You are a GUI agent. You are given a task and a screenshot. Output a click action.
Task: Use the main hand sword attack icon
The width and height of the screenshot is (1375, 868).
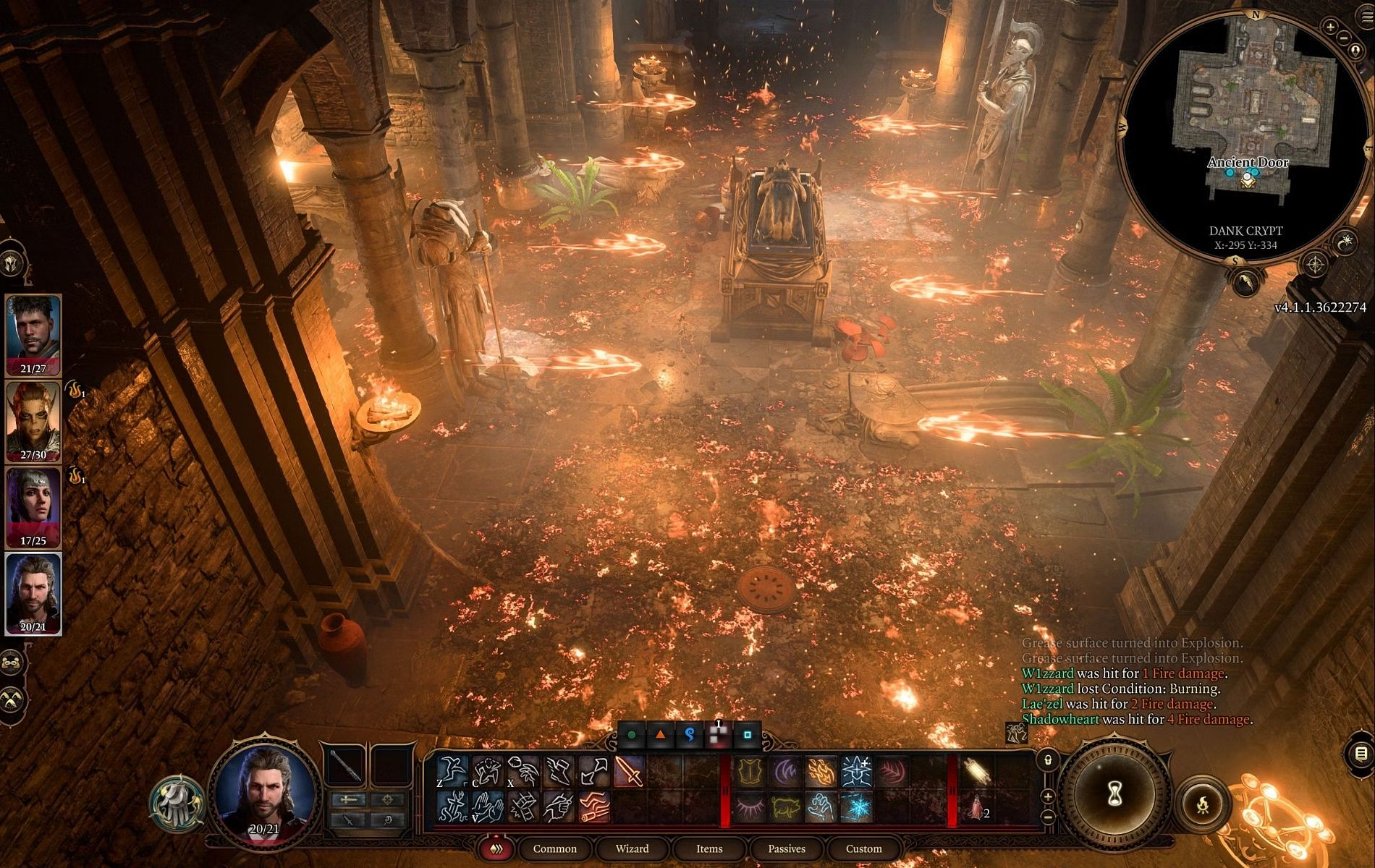[628, 772]
